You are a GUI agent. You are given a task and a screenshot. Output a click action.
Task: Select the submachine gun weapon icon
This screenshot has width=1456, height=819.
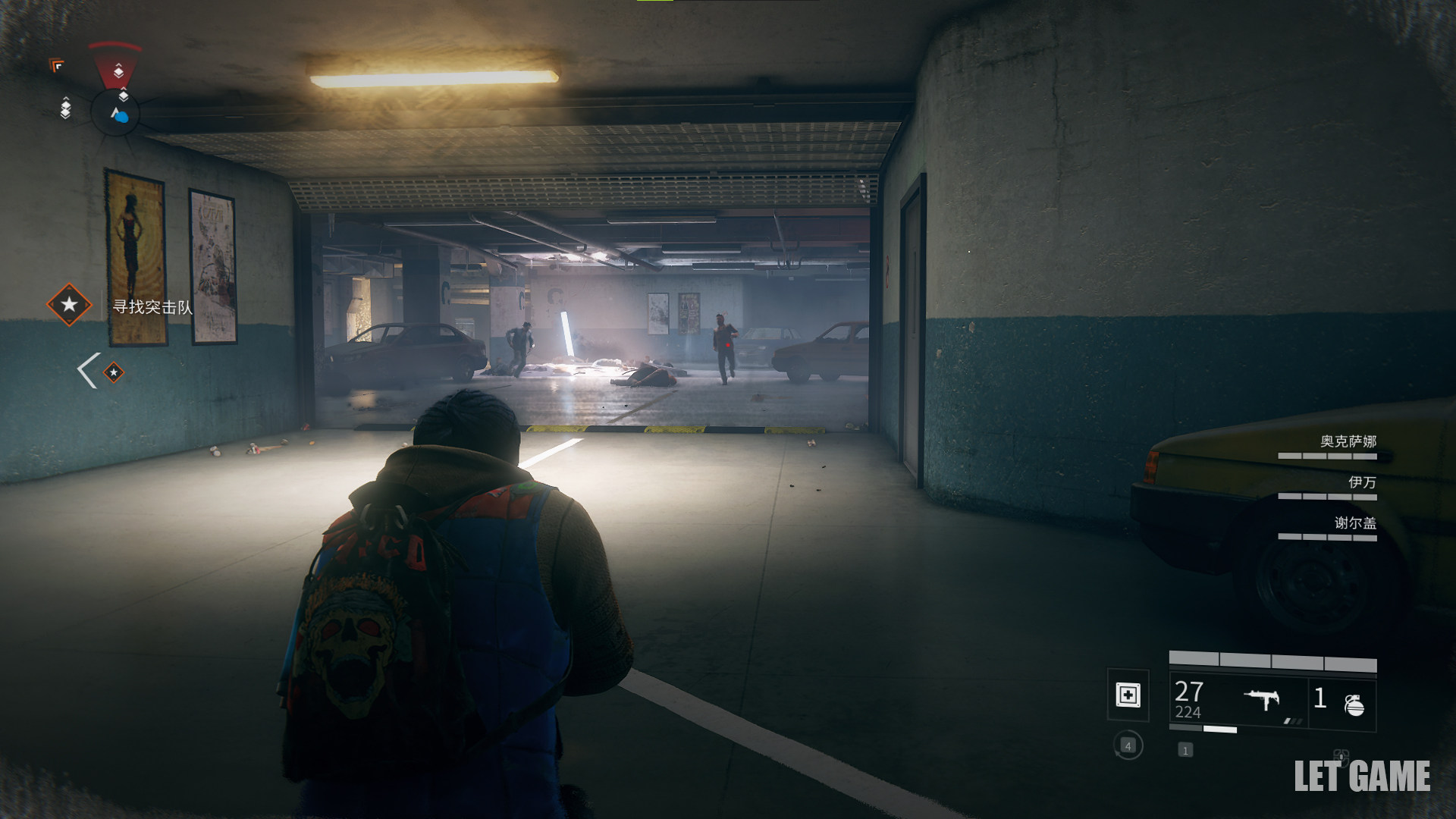[1261, 698]
